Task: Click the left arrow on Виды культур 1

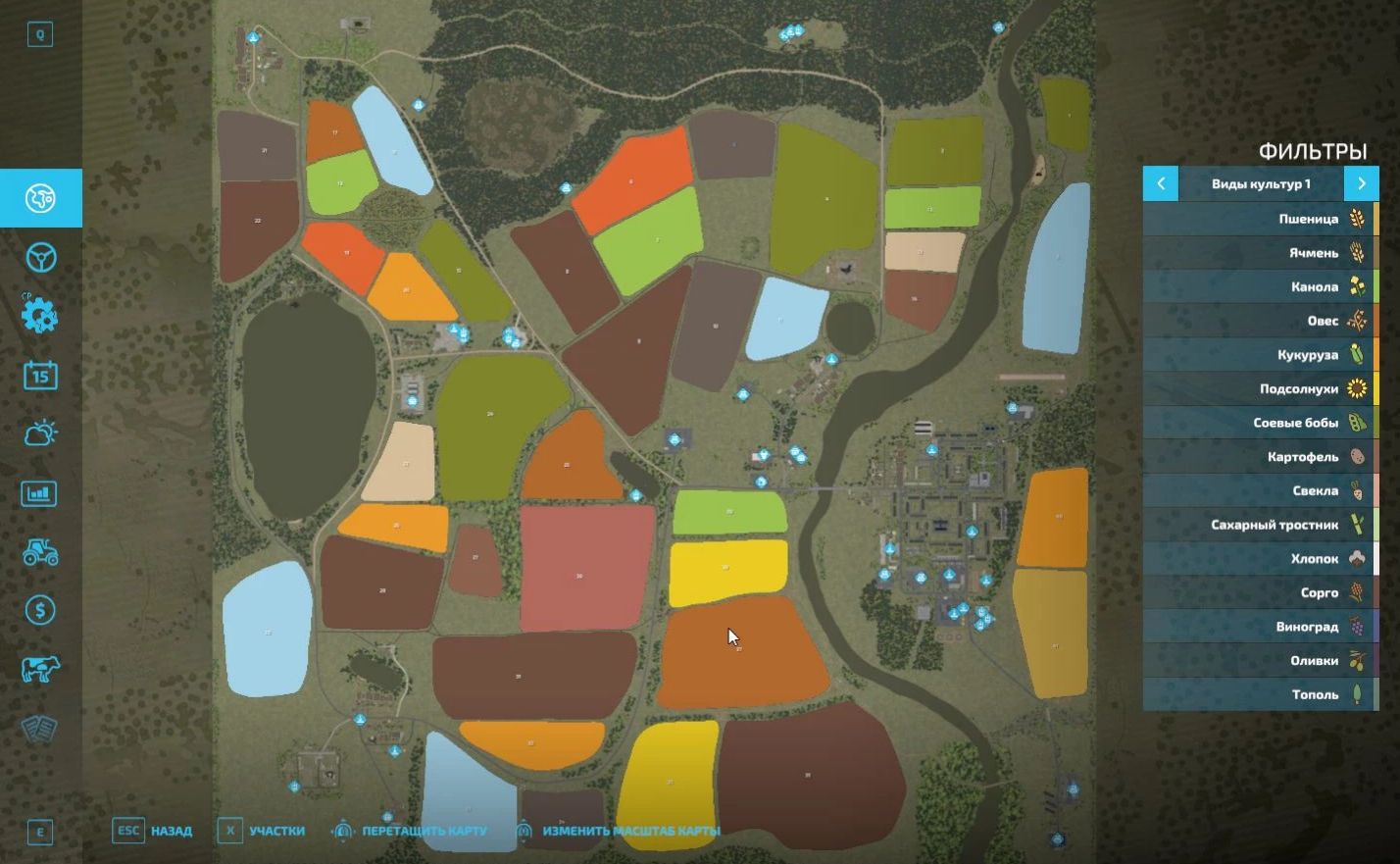Action: 1160,183
